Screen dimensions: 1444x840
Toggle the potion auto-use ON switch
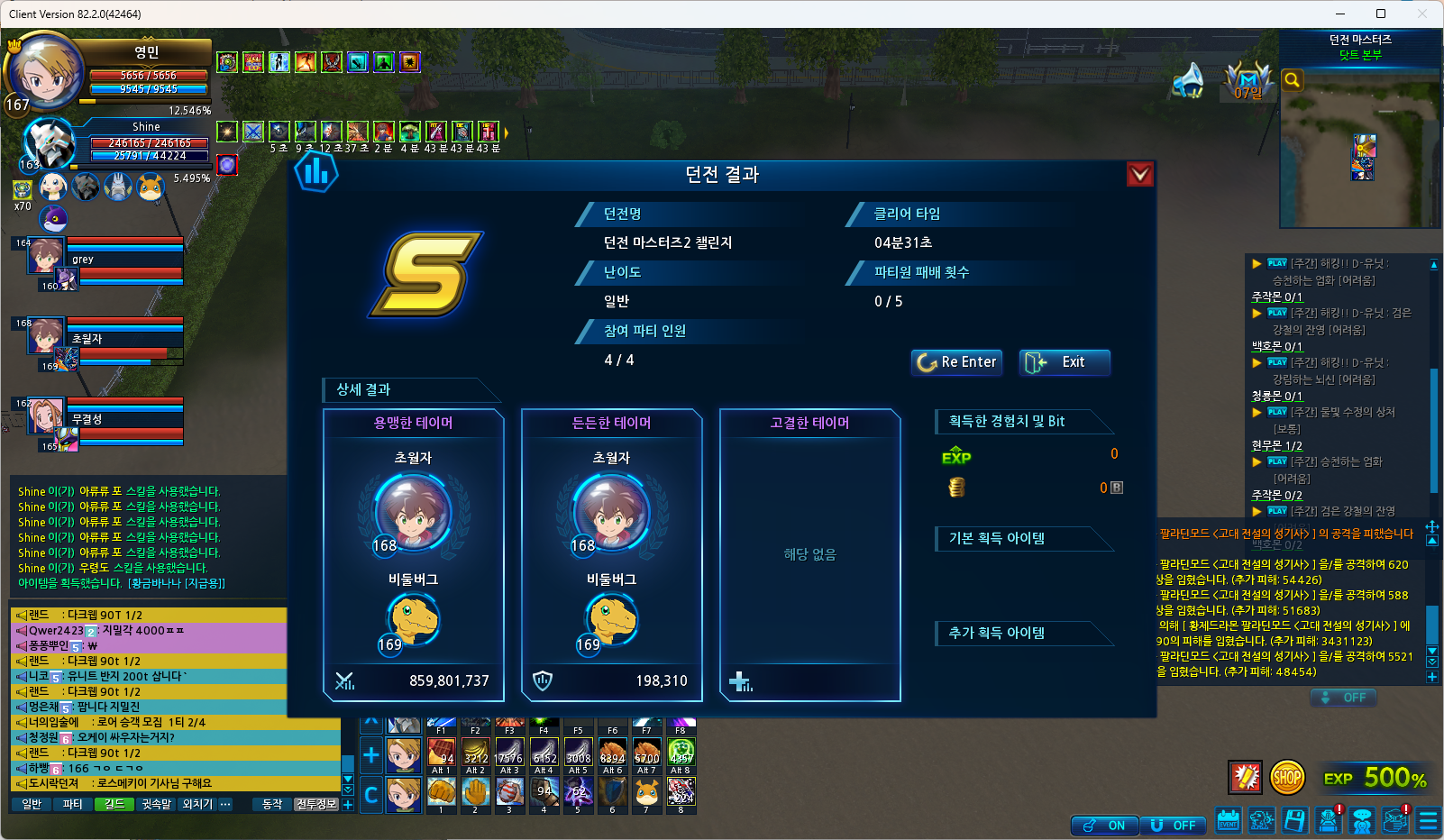click(x=1104, y=826)
